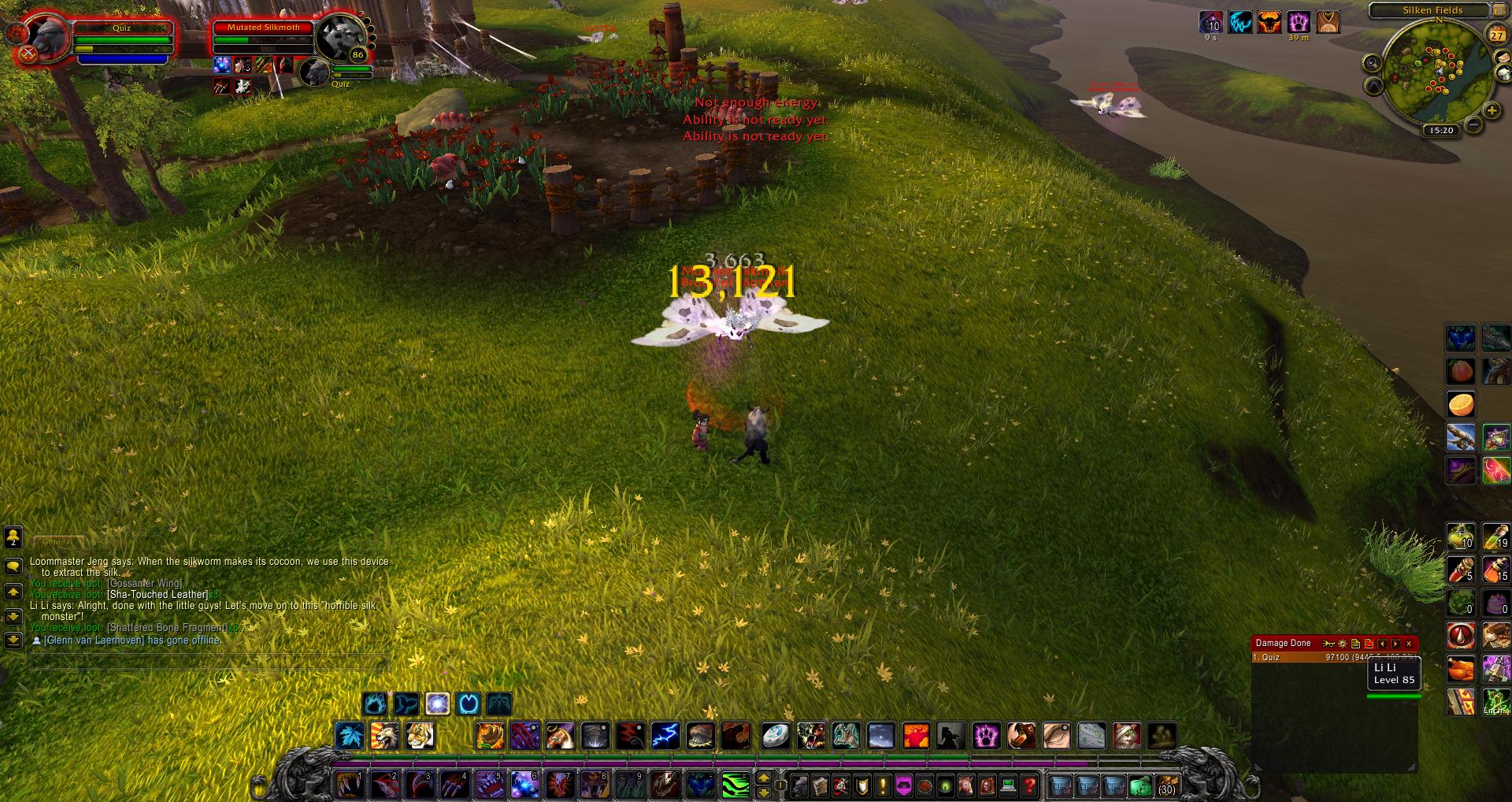Page the action bar up

tap(763, 778)
